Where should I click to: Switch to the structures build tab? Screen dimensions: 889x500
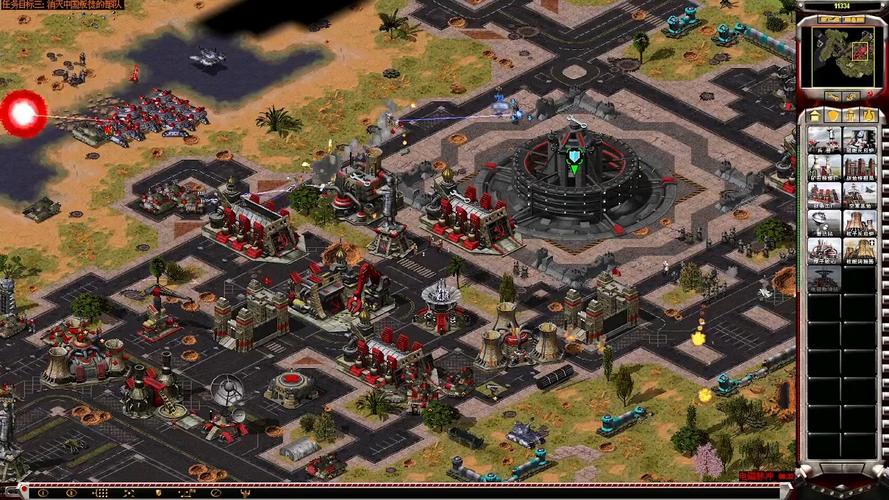tap(816, 116)
